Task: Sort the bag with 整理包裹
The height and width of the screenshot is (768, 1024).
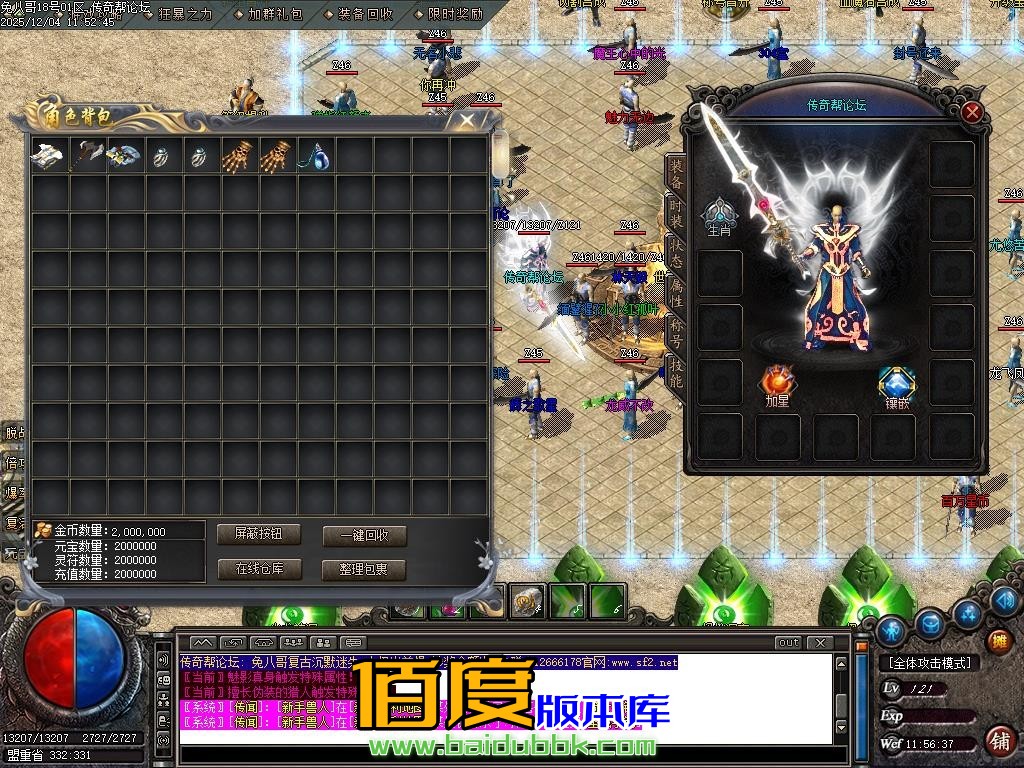Action: point(364,569)
